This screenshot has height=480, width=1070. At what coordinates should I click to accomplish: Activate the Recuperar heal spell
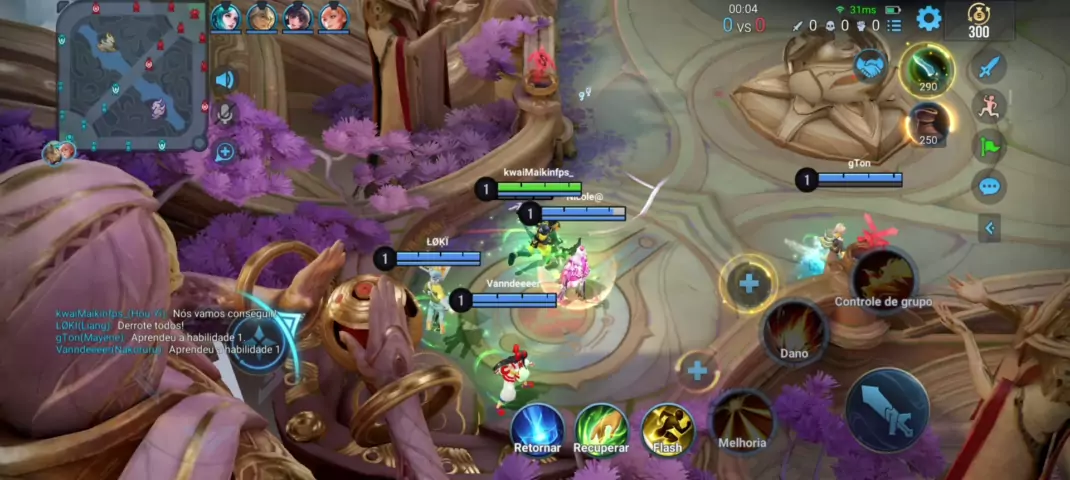601,428
